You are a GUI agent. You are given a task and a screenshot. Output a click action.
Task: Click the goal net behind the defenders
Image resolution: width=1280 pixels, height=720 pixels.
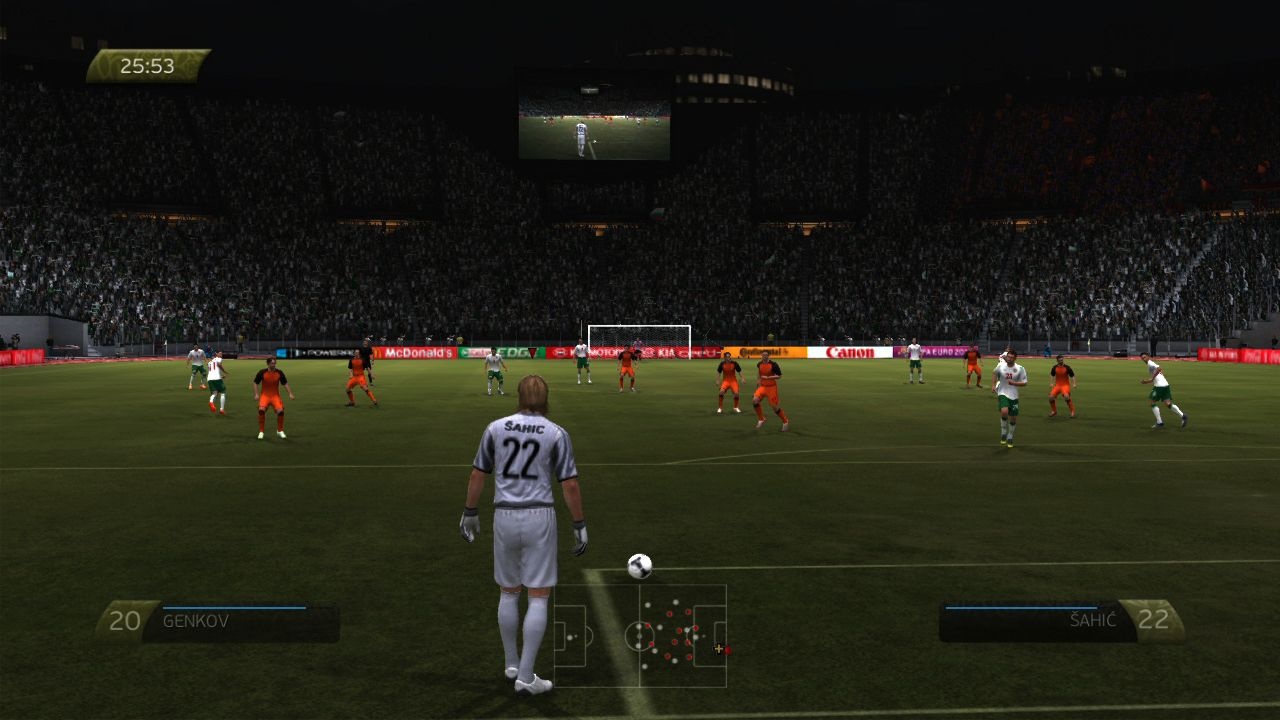pos(640,335)
